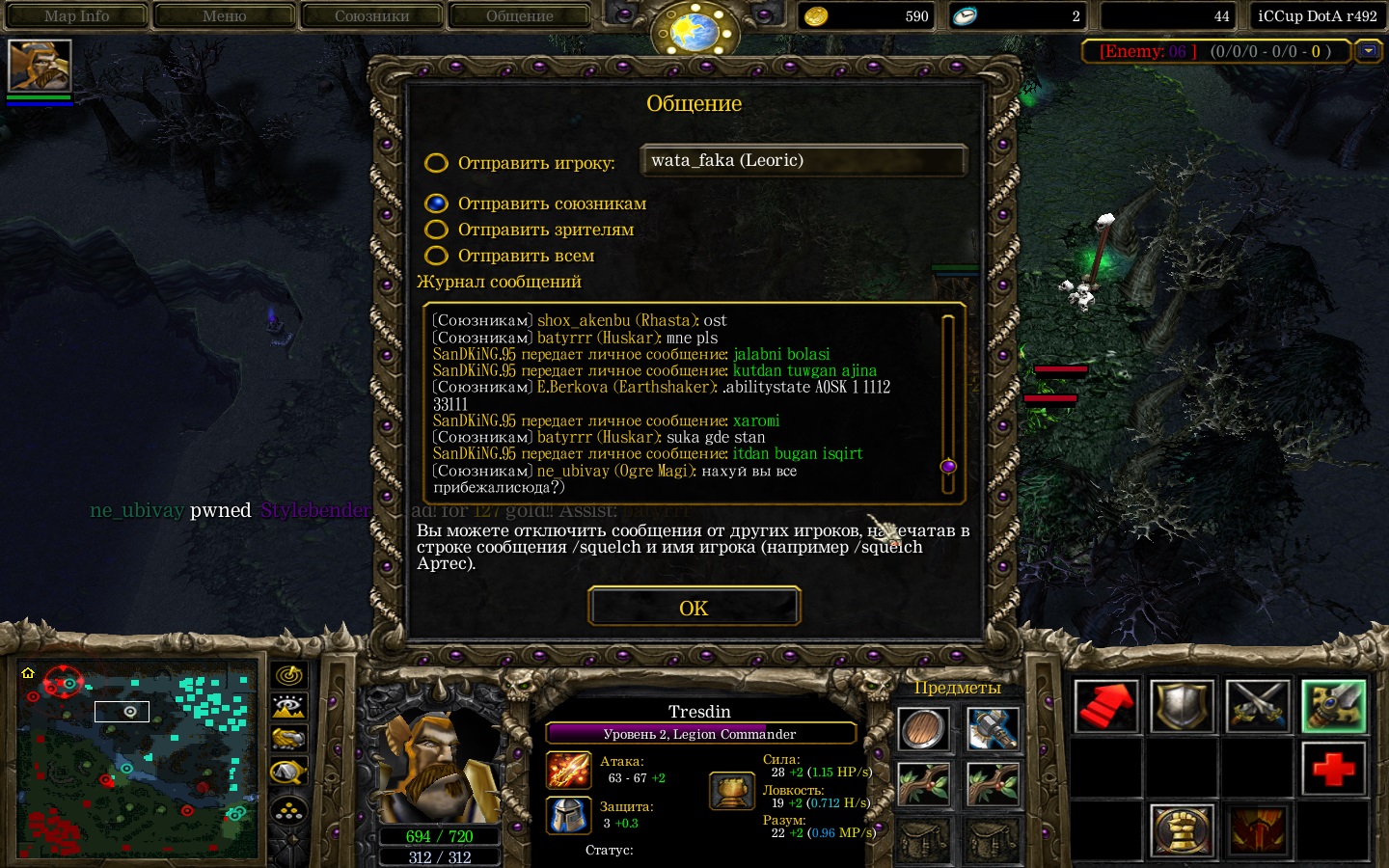1389x868 pixels.
Task: Use the hammer item in inventory
Action: click(992, 730)
